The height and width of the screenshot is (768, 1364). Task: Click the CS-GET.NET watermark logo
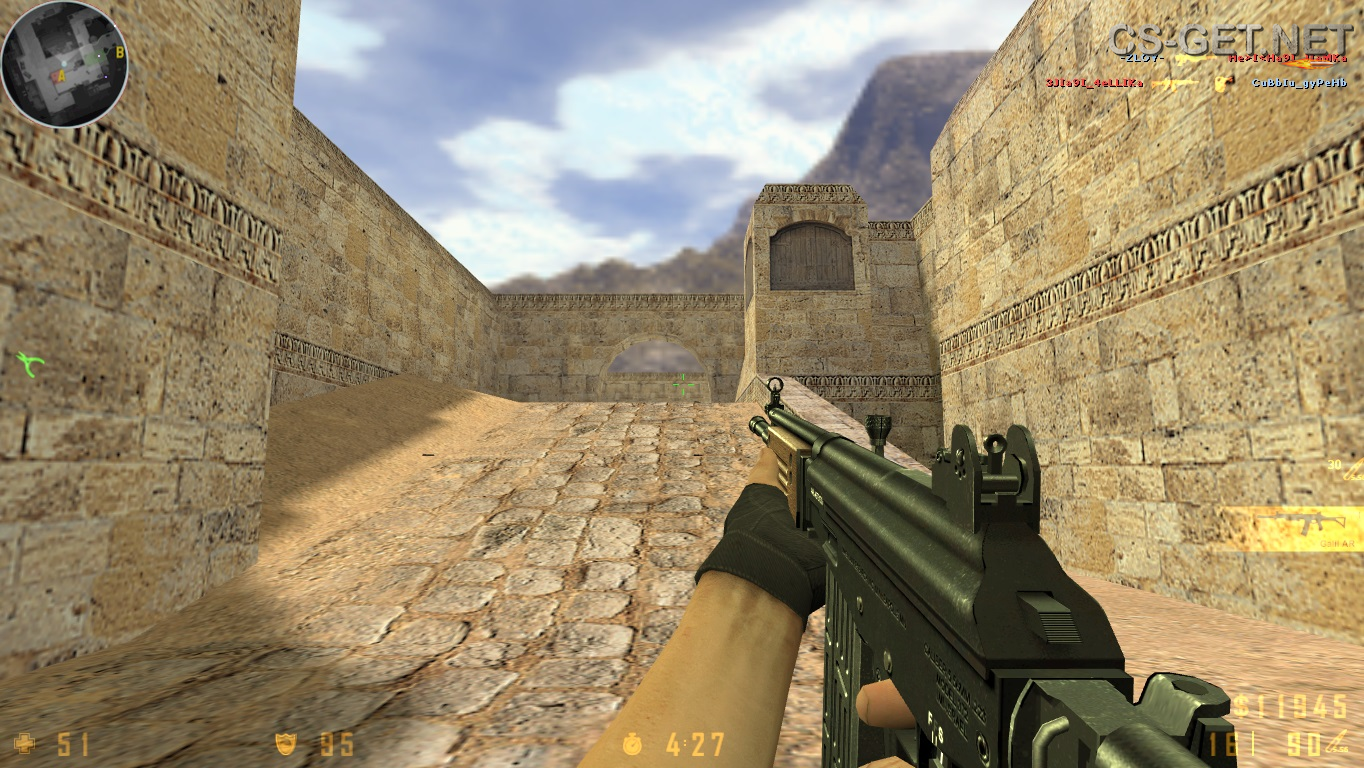1229,39
